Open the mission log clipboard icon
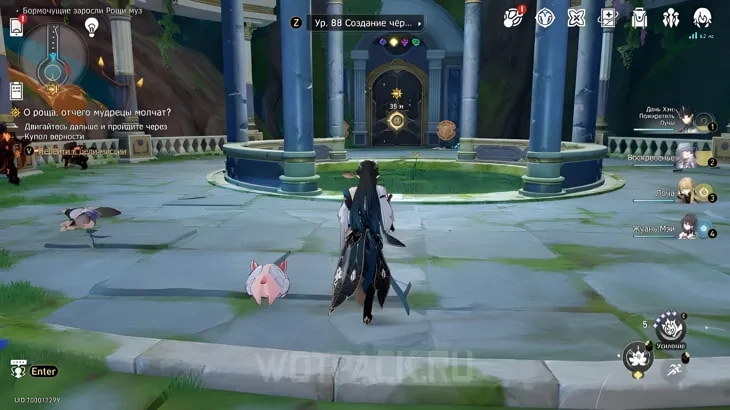 point(16,90)
